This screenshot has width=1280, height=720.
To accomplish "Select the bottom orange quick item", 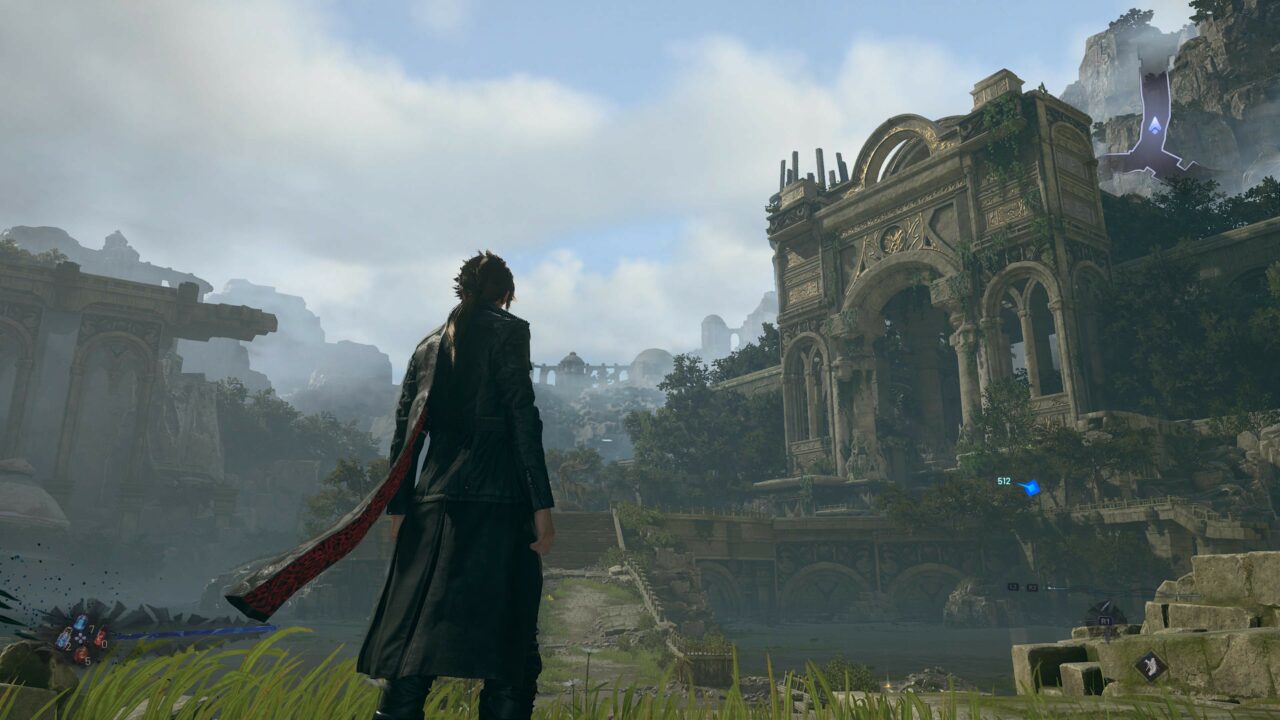I will point(80,653).
